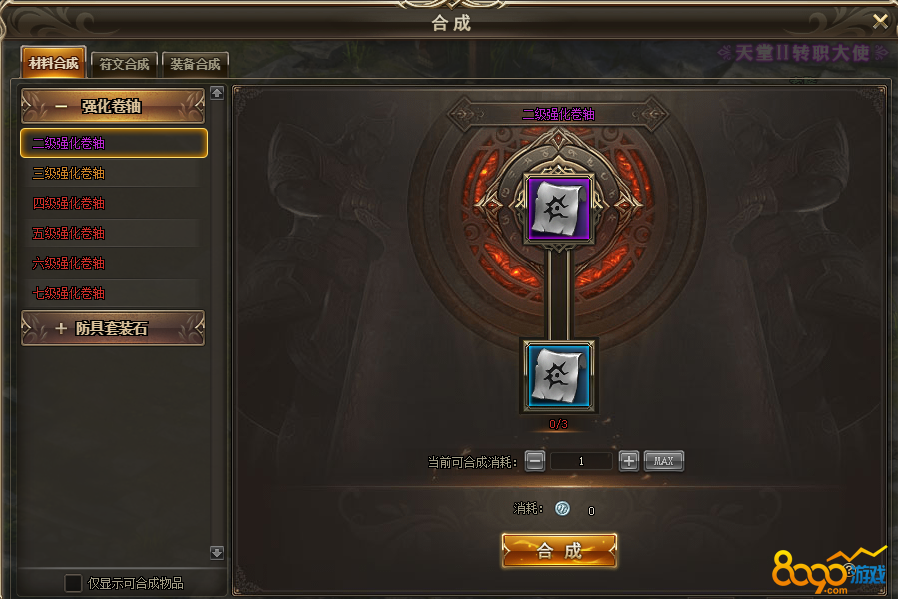
Task: Confirm with the 合成 button
Action: [559, 551]
